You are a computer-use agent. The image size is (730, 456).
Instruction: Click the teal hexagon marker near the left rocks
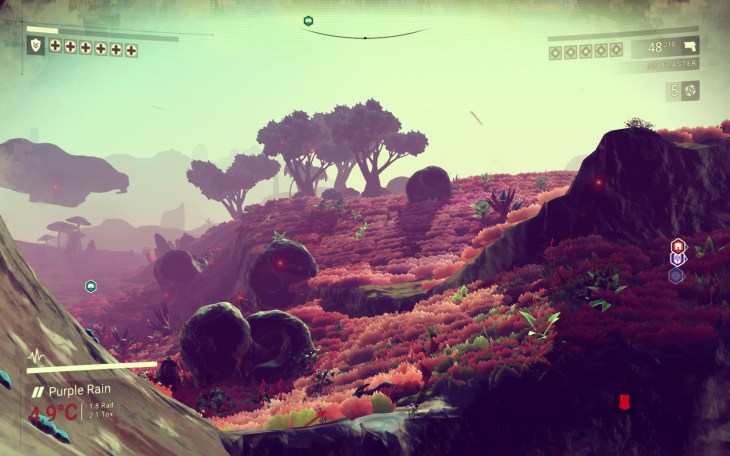[x=91, y=286]
